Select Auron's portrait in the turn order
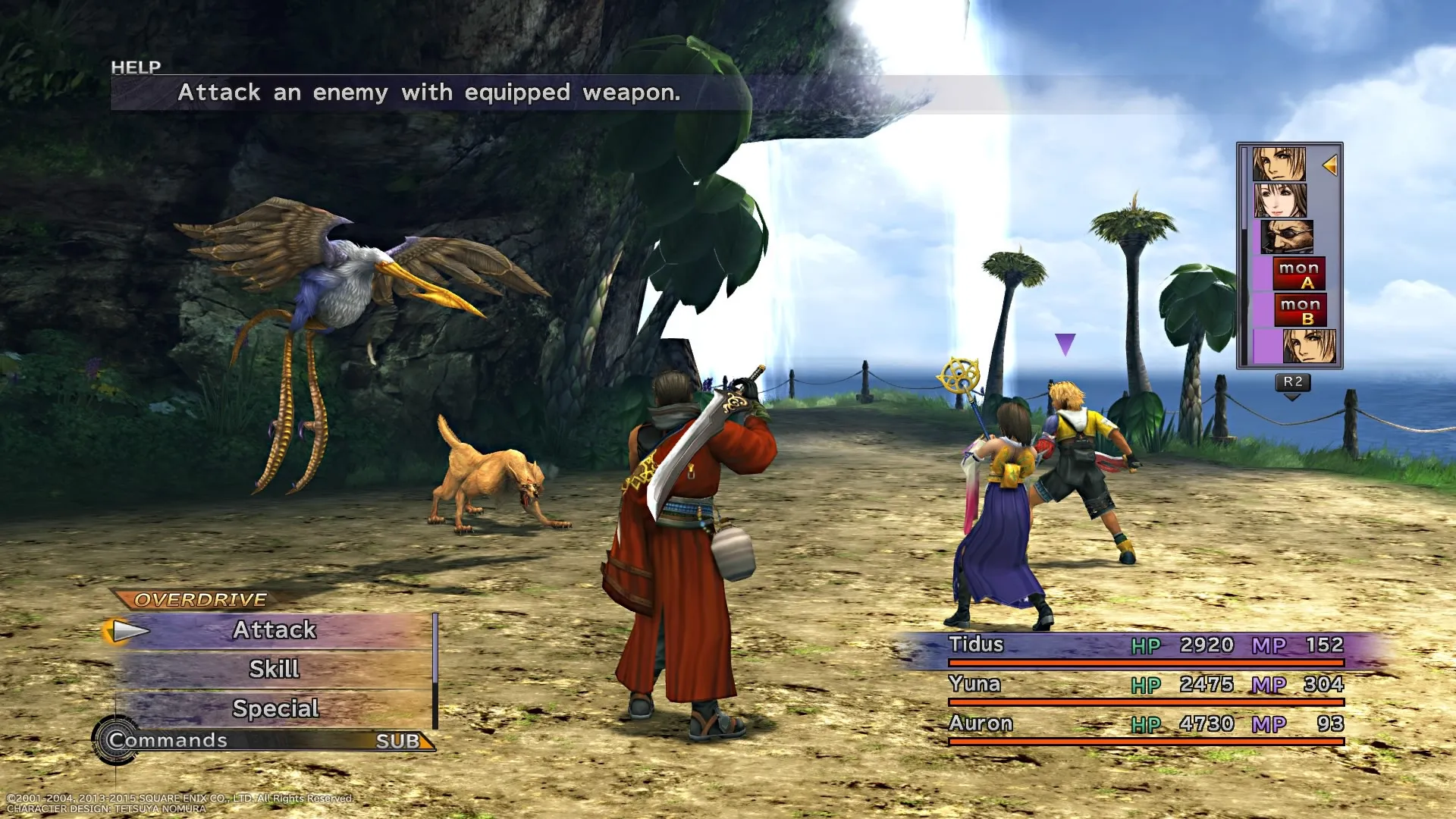 tap(1286, 237)
